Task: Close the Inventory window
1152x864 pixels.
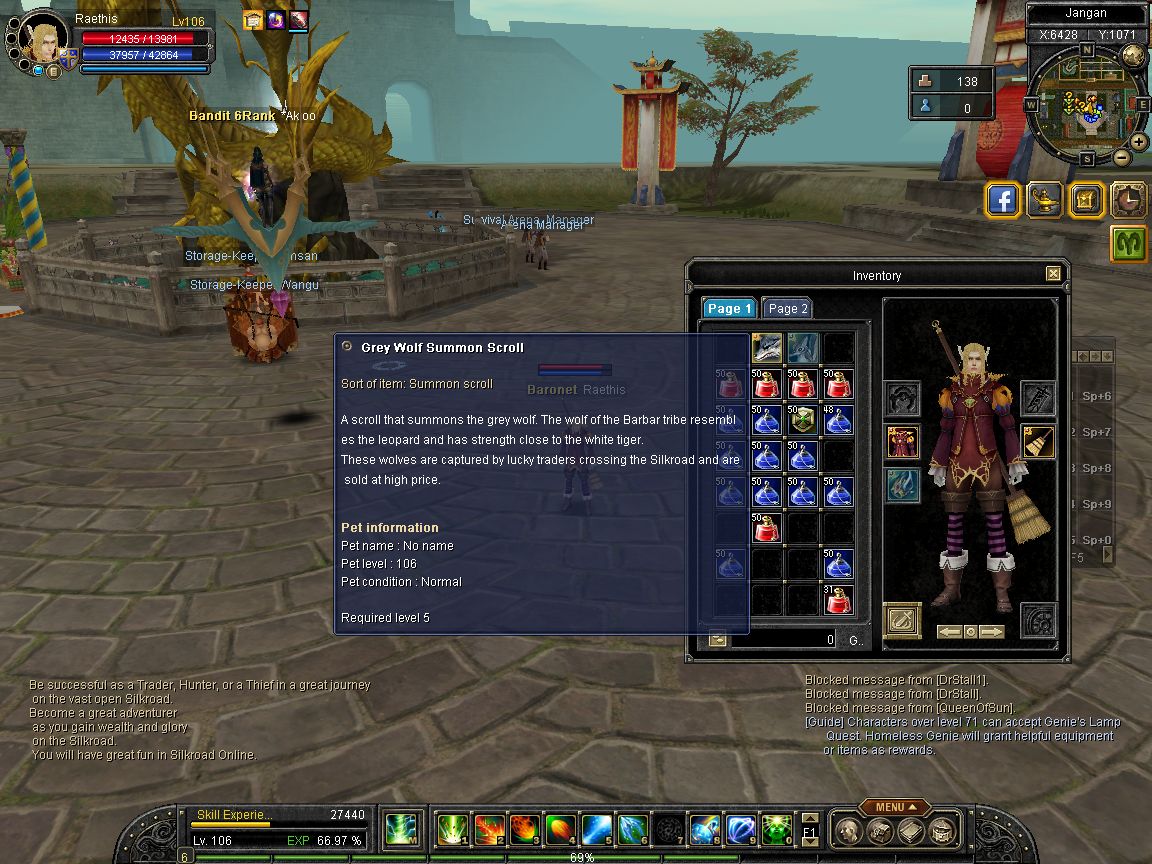Action: click(x=1053, y=274)
